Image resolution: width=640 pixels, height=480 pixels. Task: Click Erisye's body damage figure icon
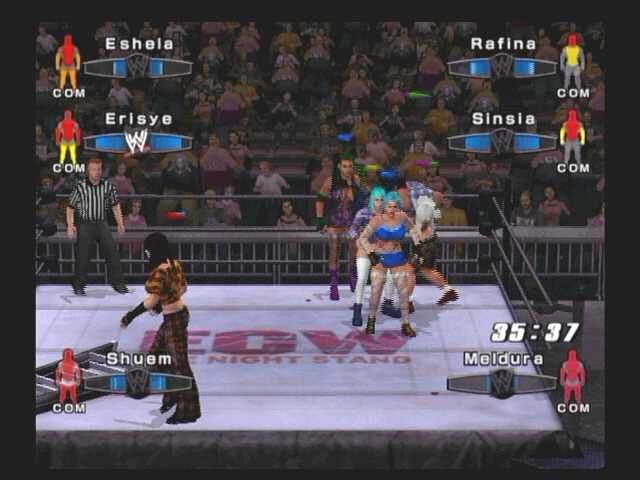[x=68, y=136]
